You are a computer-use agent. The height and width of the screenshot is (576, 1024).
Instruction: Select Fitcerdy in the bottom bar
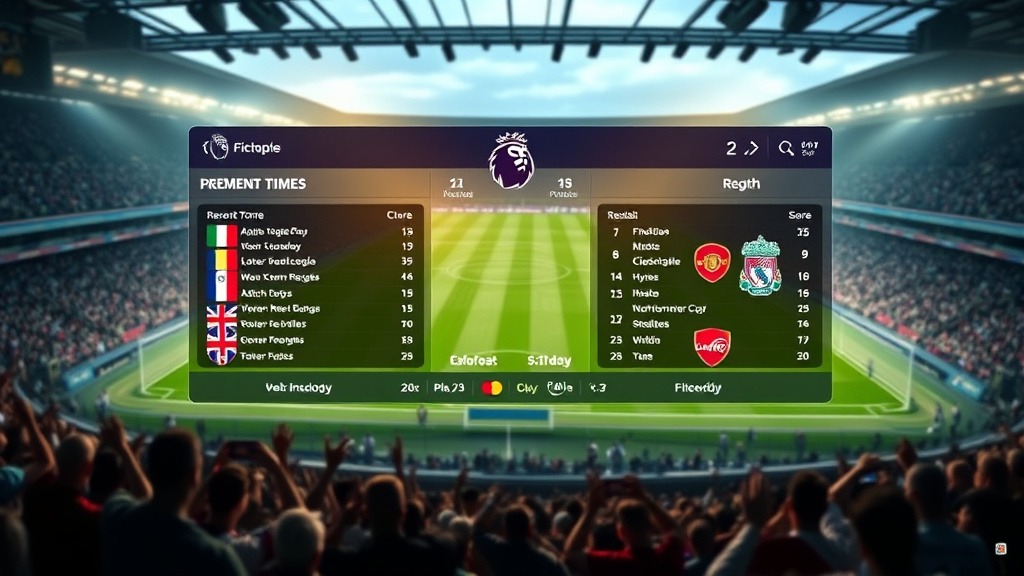[698, 388]
